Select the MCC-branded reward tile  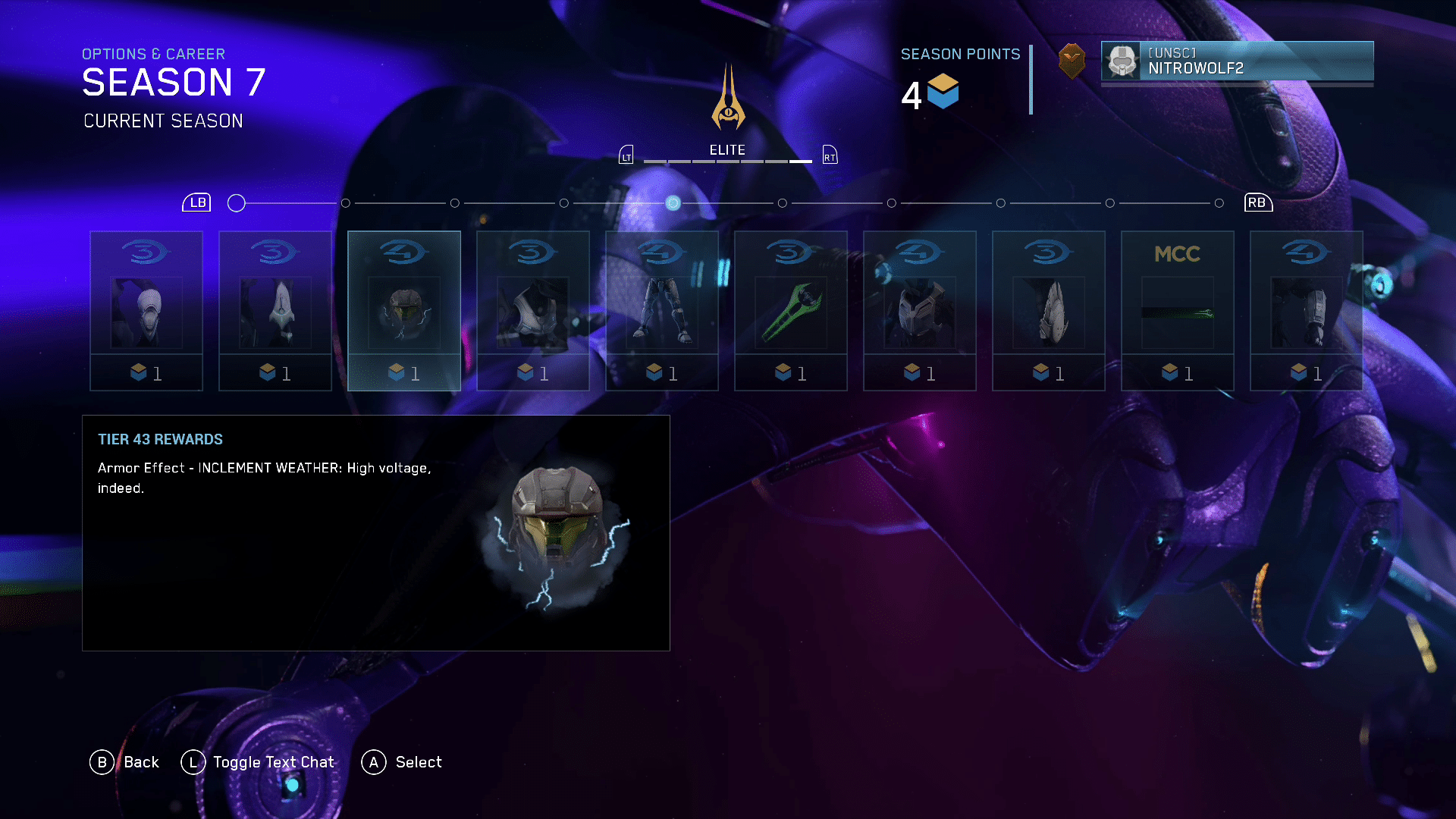click(1178, 310)
